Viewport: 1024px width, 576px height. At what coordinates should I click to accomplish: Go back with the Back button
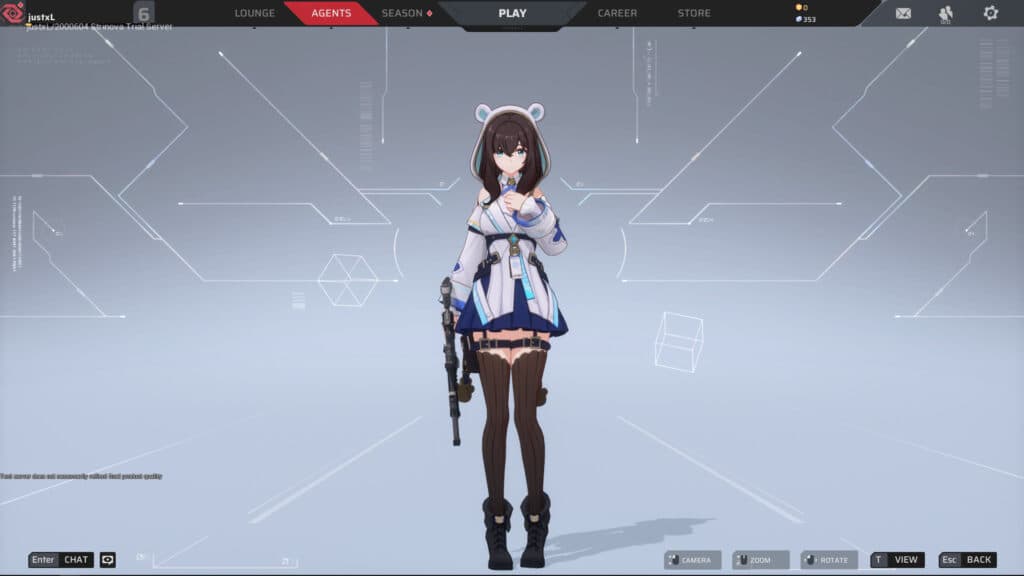click(x=967, y=560)
